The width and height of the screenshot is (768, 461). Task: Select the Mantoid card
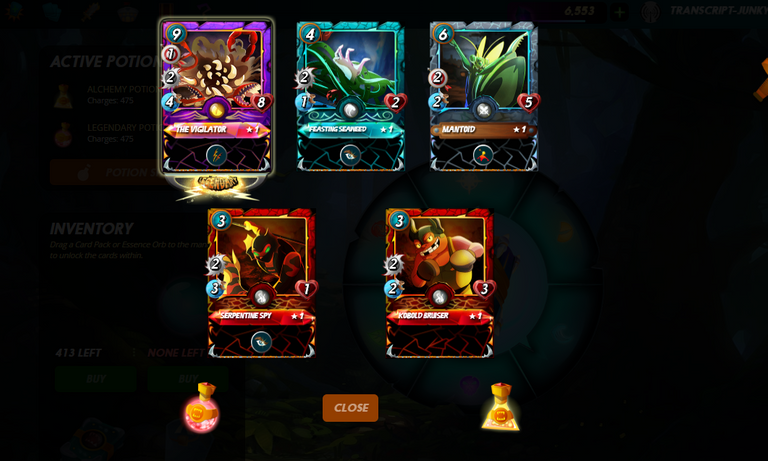484,96
